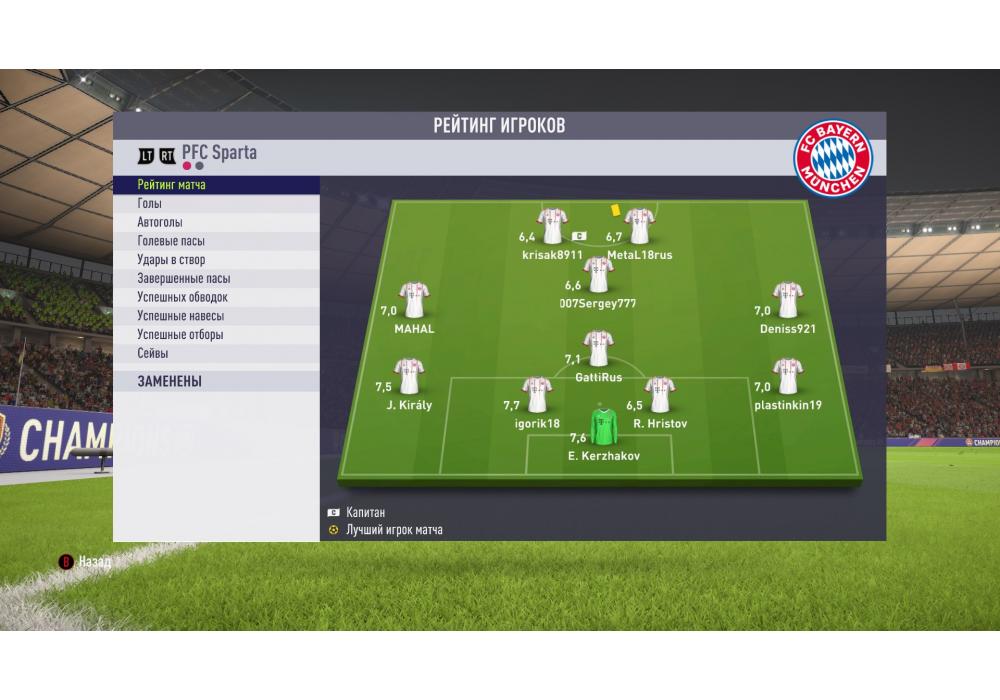The image size is (1000, 700).
Task: Select goalkeeper E. Kerzhakov on the pitch
Action: 603,427
